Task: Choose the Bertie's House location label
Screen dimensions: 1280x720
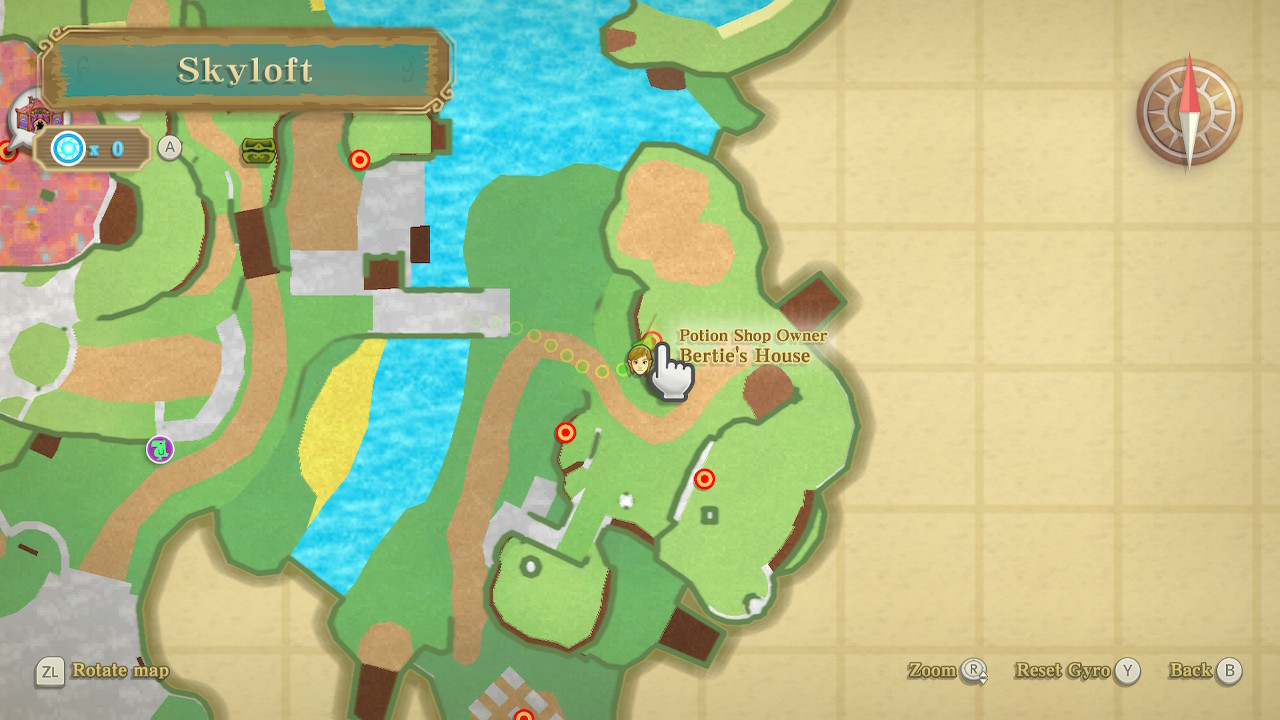Action: click(x=745, y=355)
